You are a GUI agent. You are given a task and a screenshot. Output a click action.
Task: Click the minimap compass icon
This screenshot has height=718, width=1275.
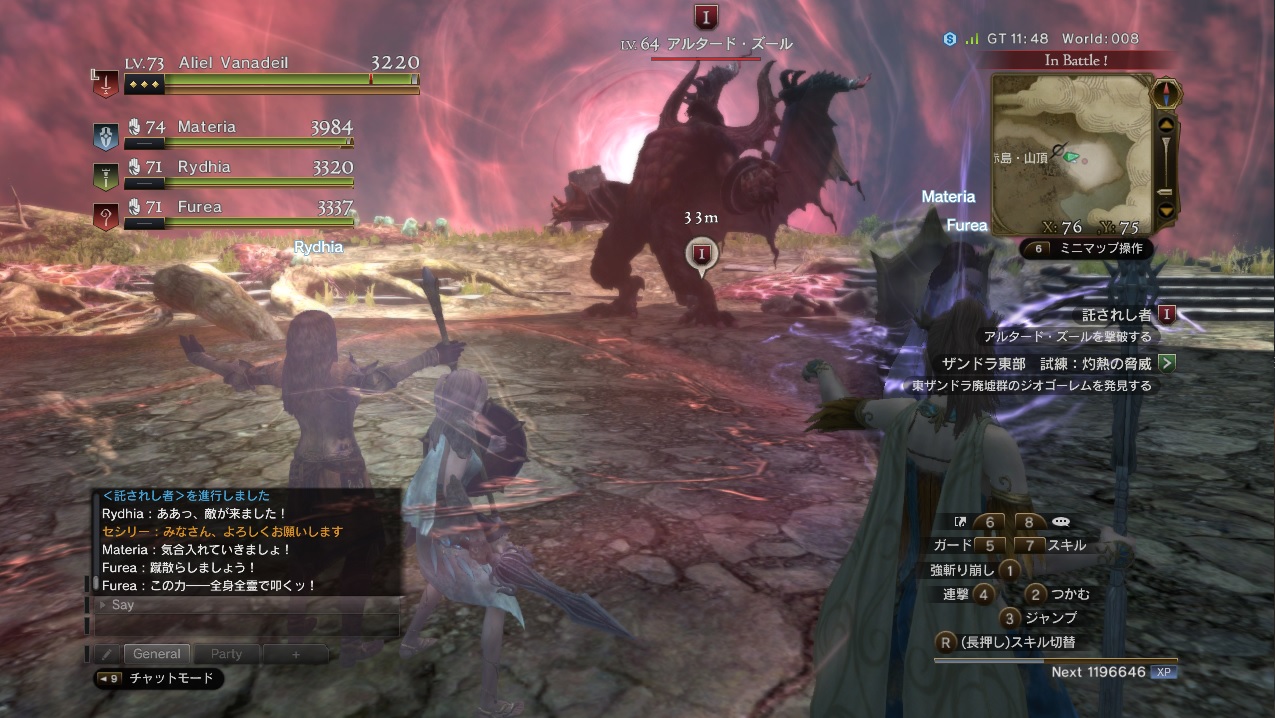click(1166, 93)
